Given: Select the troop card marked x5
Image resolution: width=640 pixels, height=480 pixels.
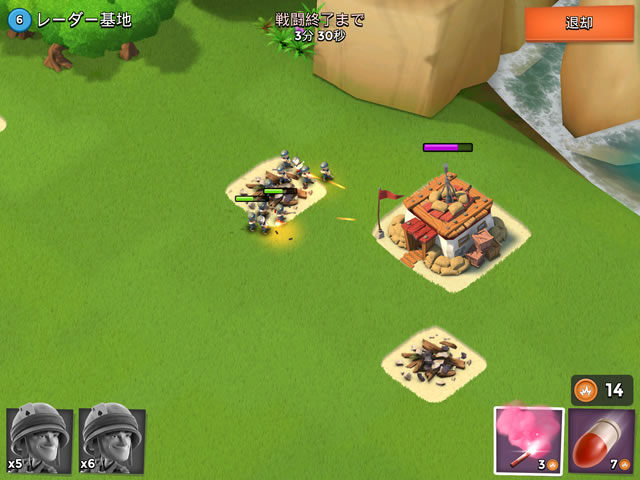Looking at the screenshot, I should pyautogui.click(x=40, y=440).
